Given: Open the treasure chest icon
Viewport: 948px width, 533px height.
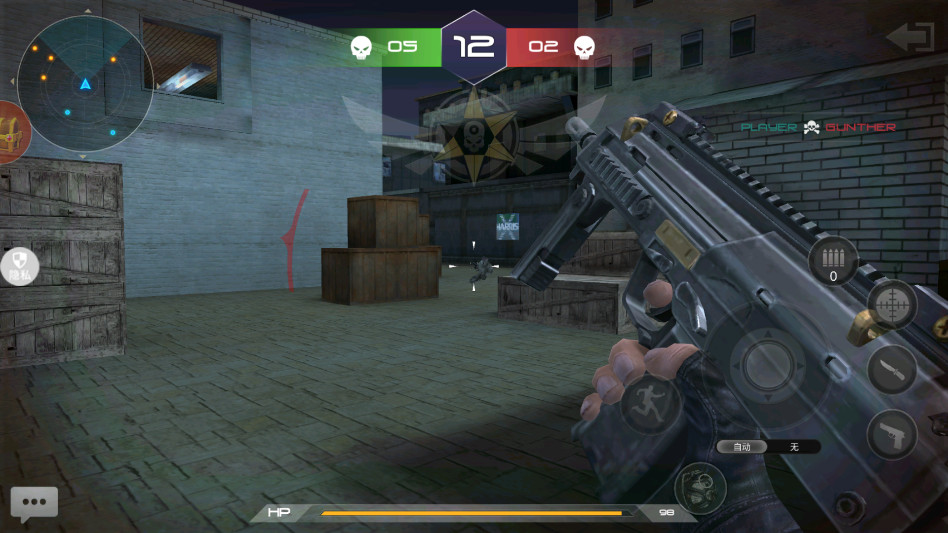Looking at the screenshot, I should pos(12,133).
